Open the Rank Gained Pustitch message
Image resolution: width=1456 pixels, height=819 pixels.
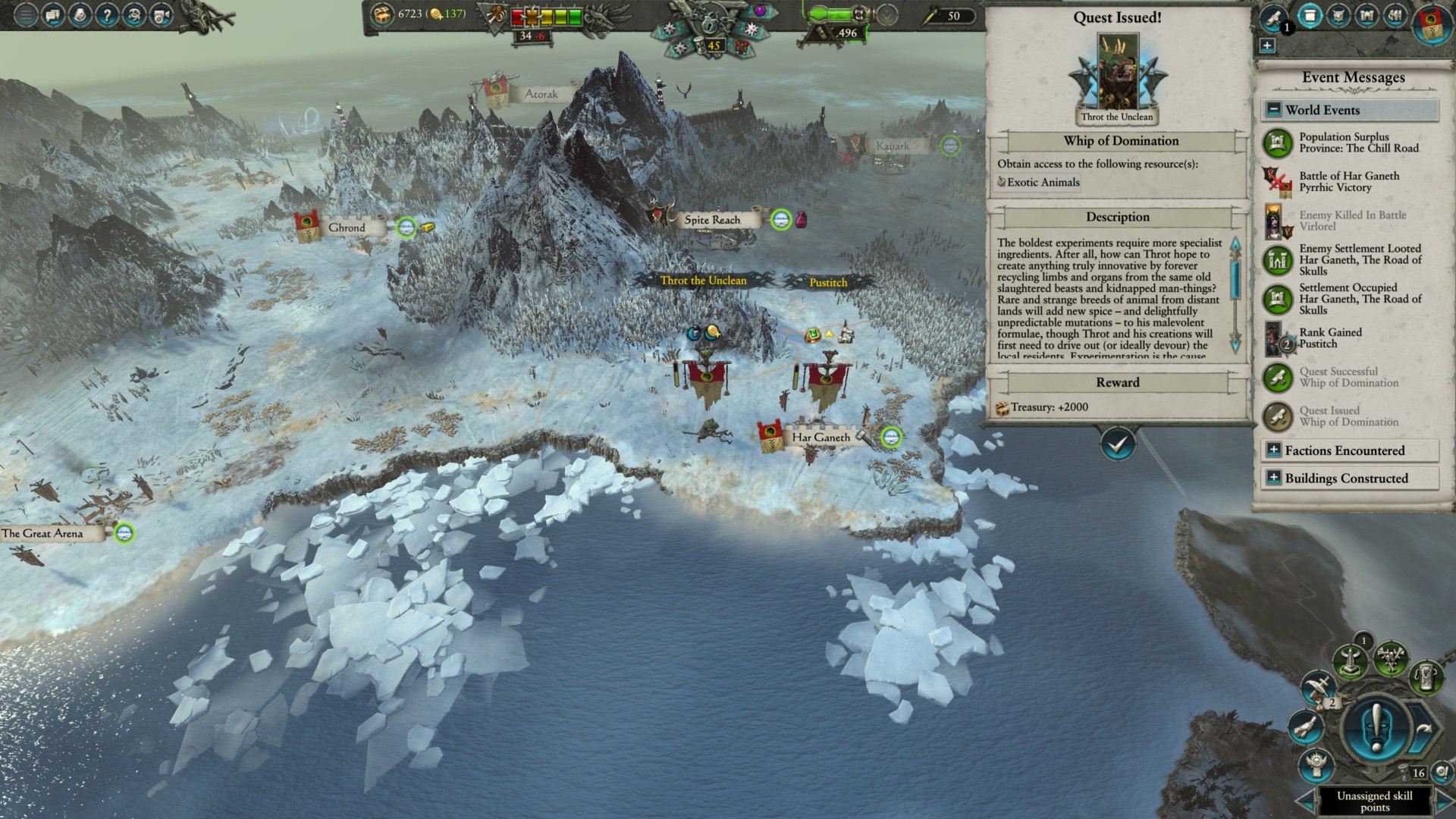point(1330,338)
